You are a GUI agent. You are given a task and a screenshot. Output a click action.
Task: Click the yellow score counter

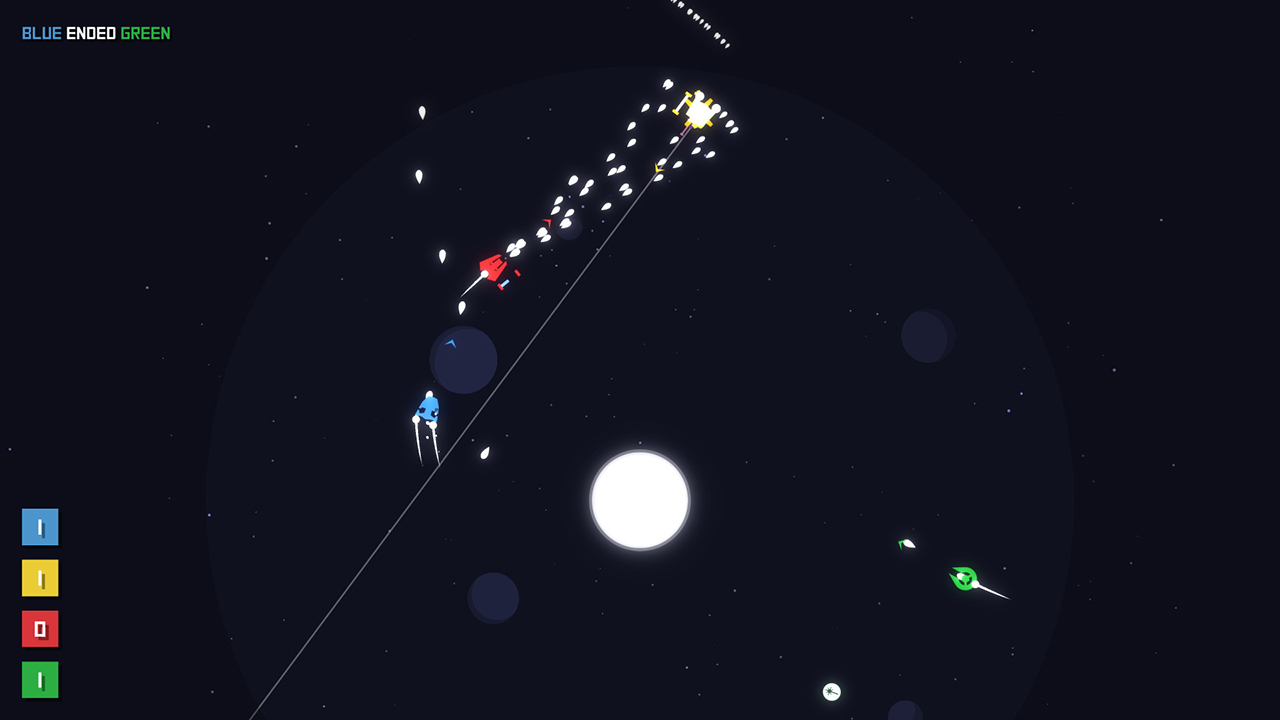(40, 578)
